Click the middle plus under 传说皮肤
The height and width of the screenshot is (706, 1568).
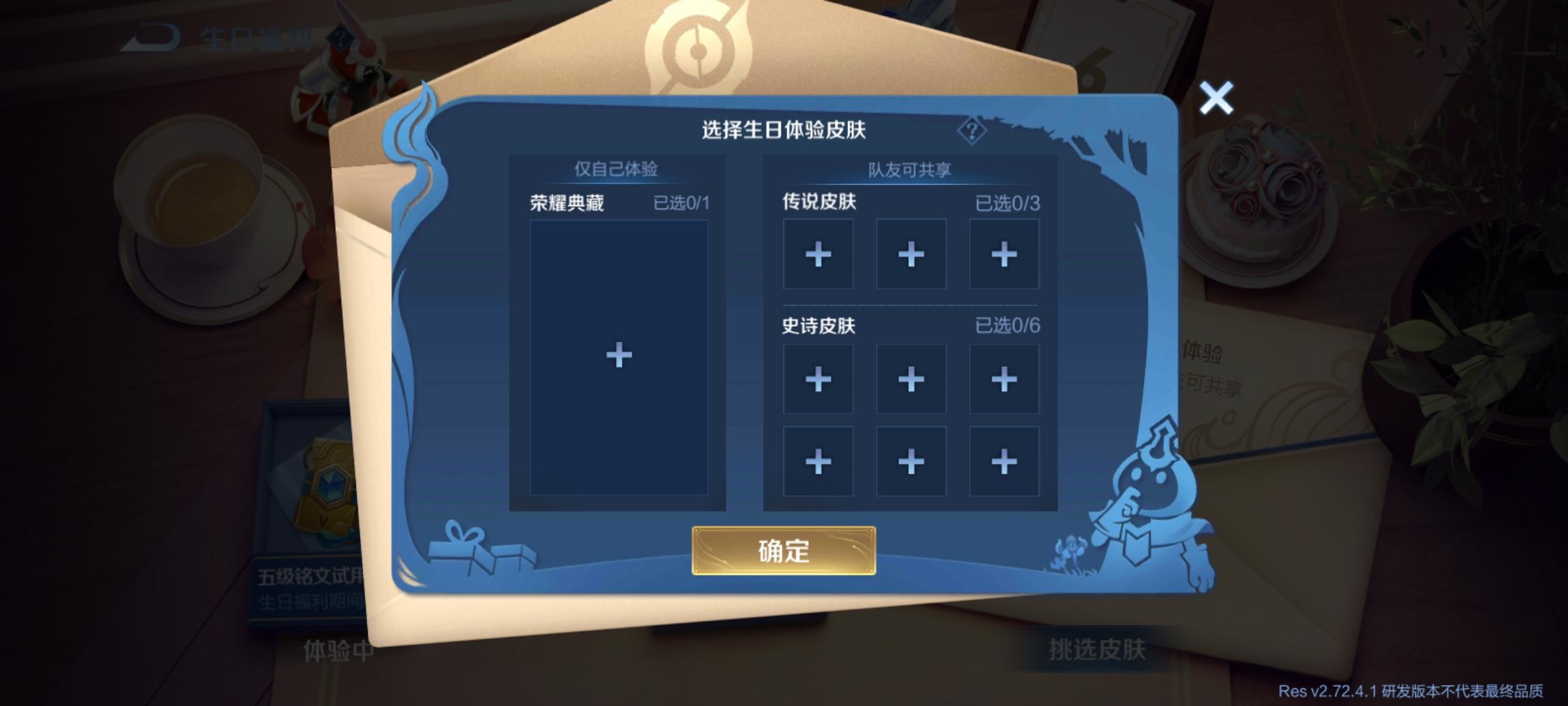coord(910,254)
